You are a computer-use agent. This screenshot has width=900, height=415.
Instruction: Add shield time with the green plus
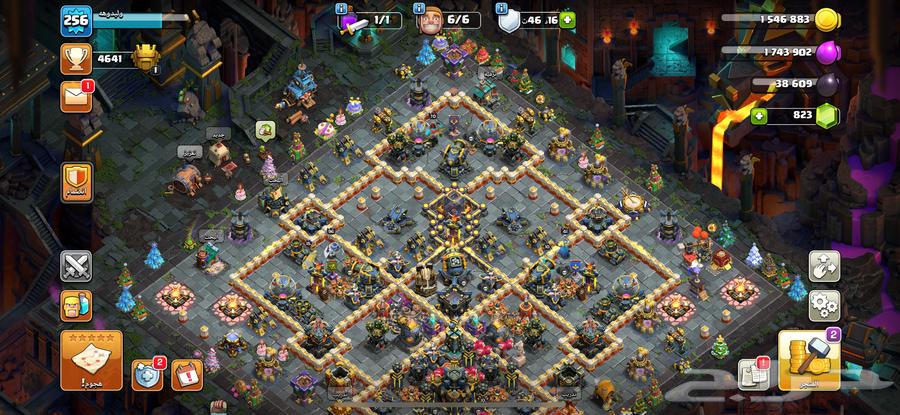point(568,20)
